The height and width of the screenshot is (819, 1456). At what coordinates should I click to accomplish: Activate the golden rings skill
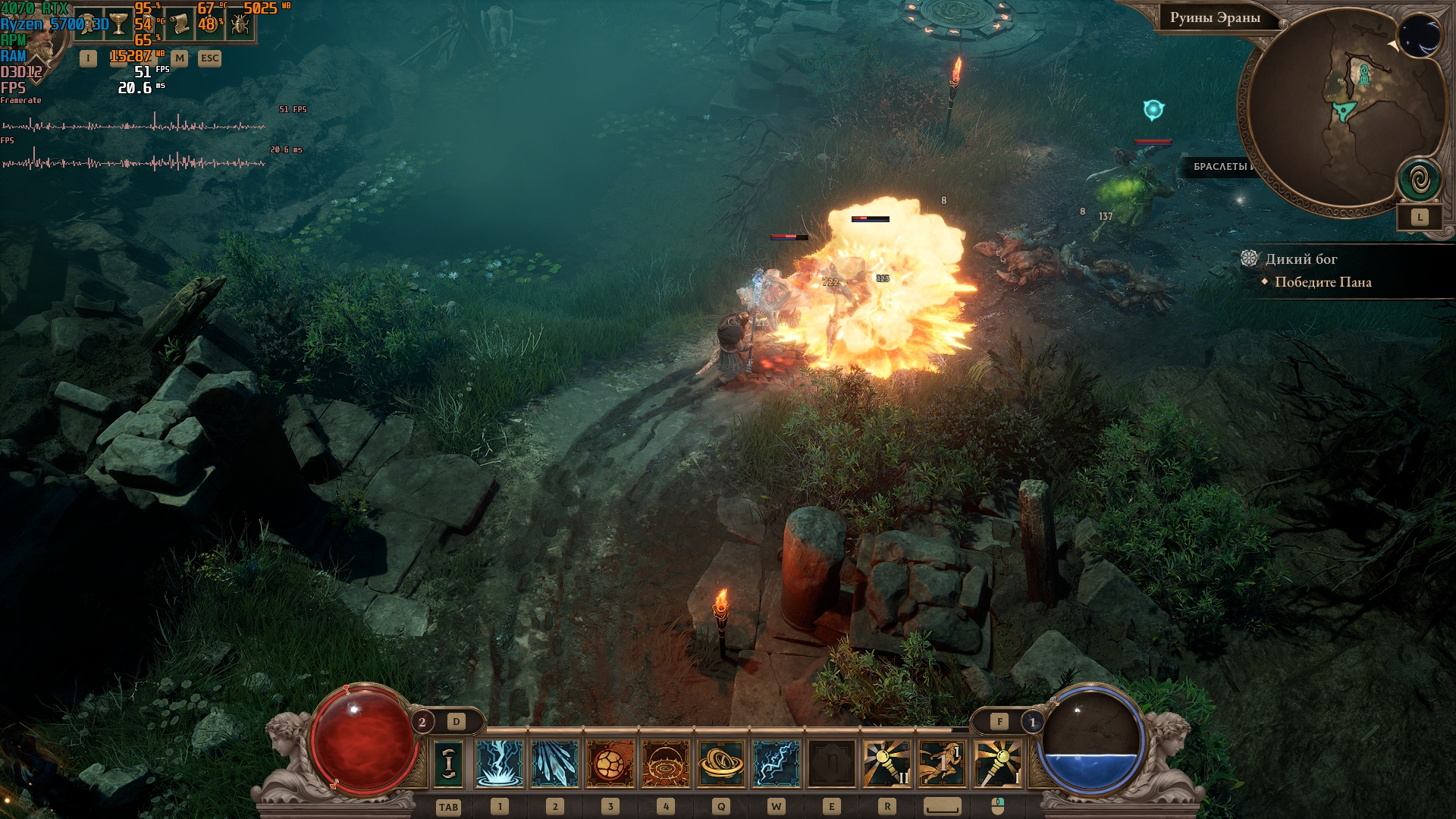[x=720, y=763]
